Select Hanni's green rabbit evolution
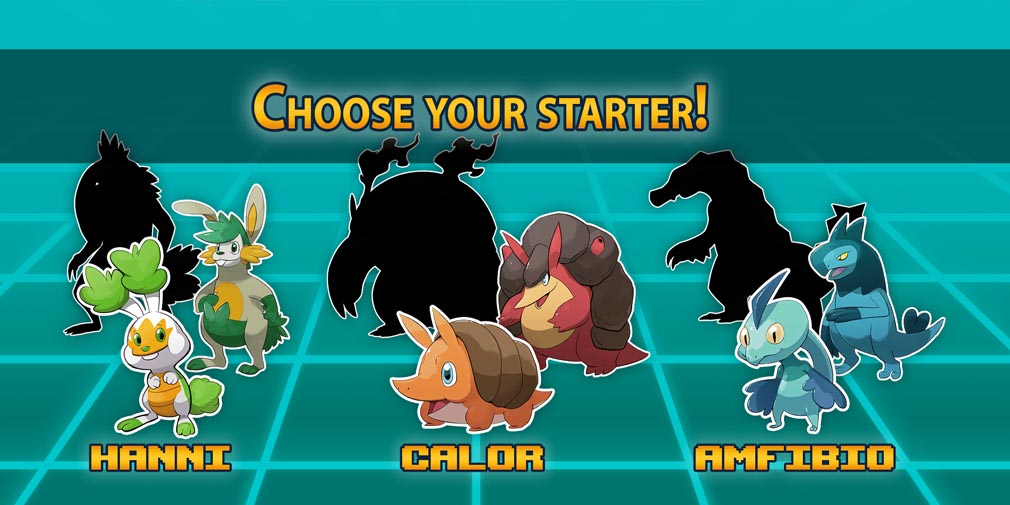1010x505 pixels. pyautogui.click(x=232, y=290)
